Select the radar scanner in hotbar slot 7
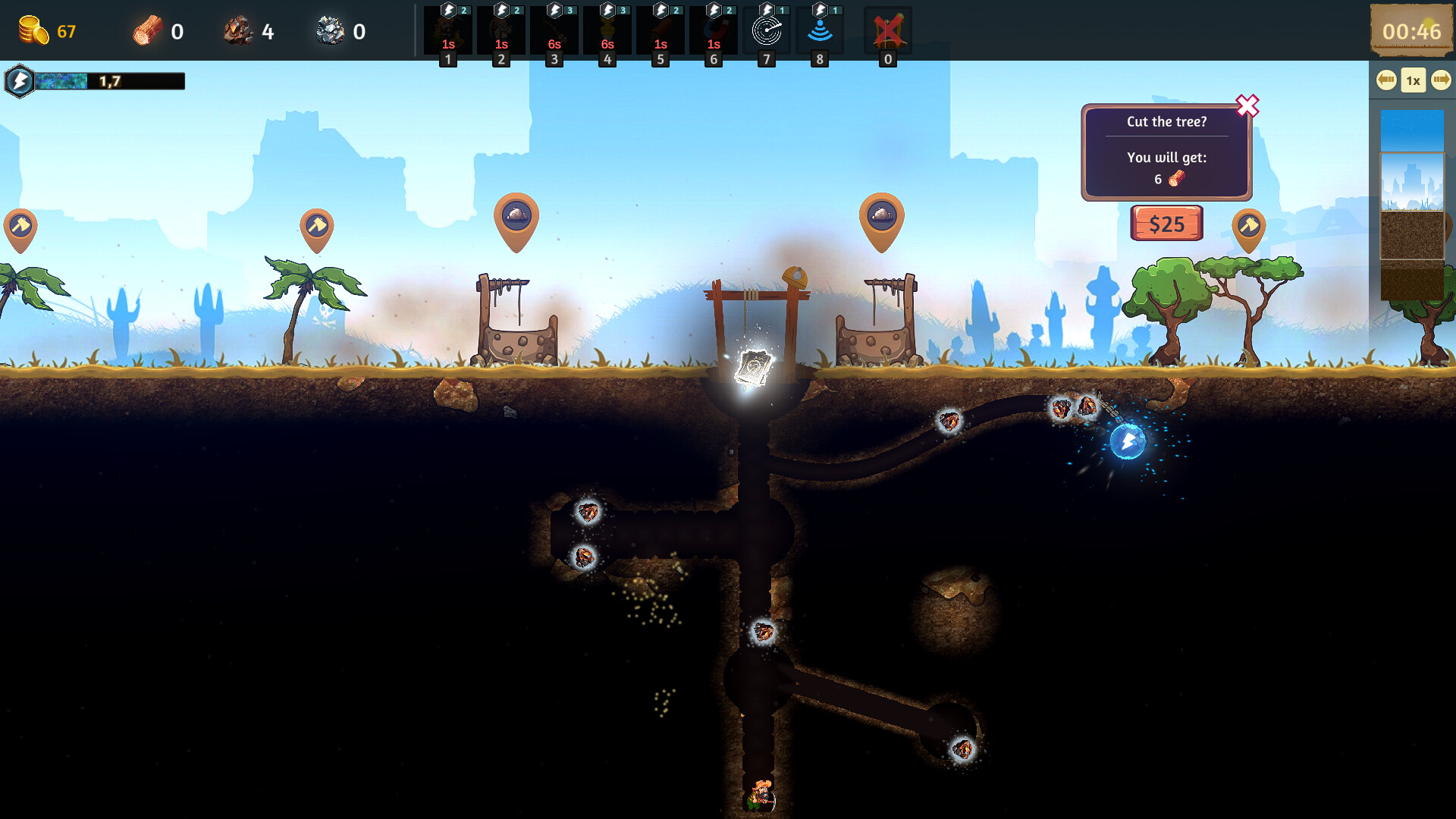Screen dimensions: 1456x819 point(767,30)
